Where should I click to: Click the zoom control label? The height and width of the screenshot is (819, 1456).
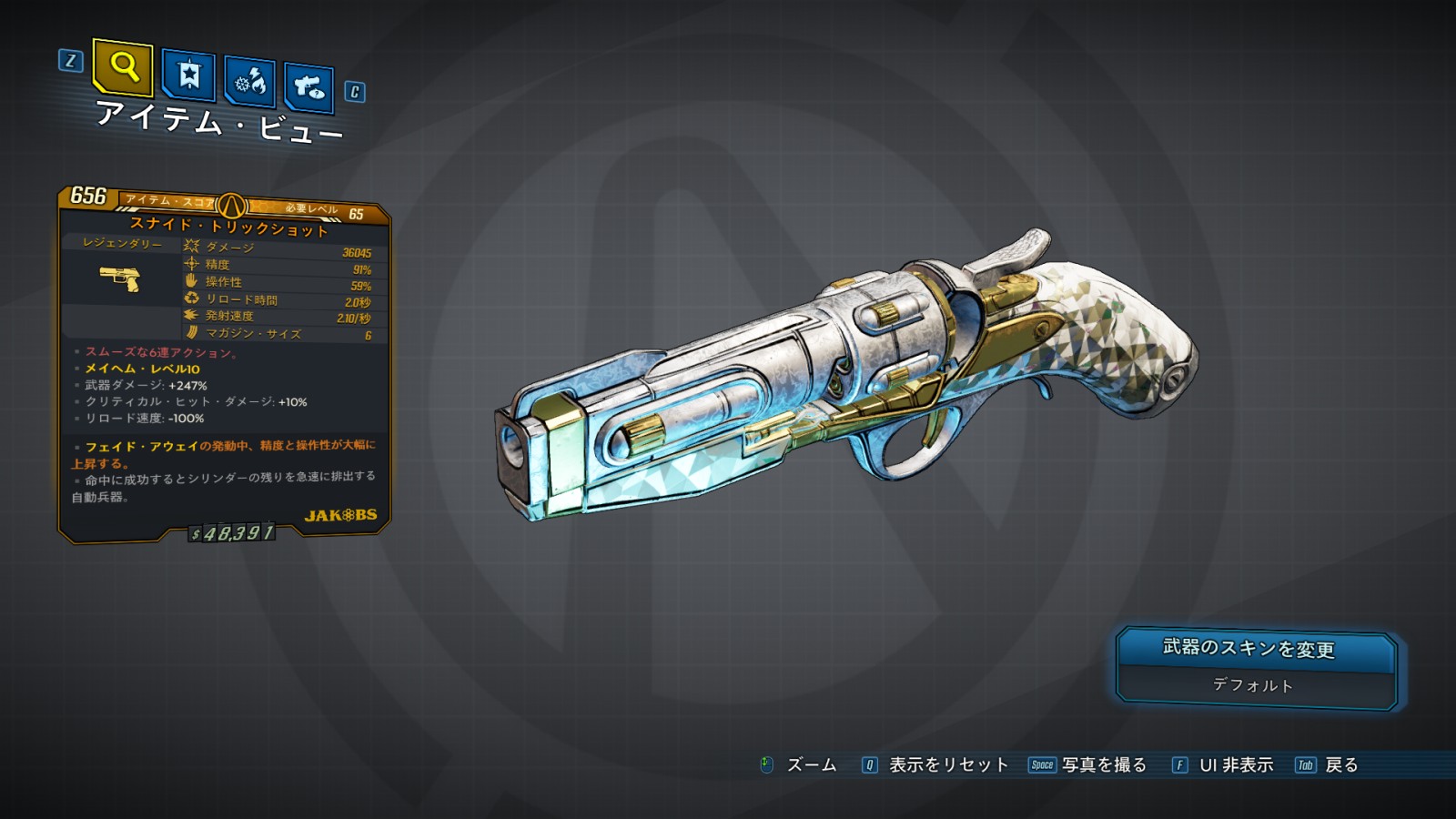pos(810,765)
